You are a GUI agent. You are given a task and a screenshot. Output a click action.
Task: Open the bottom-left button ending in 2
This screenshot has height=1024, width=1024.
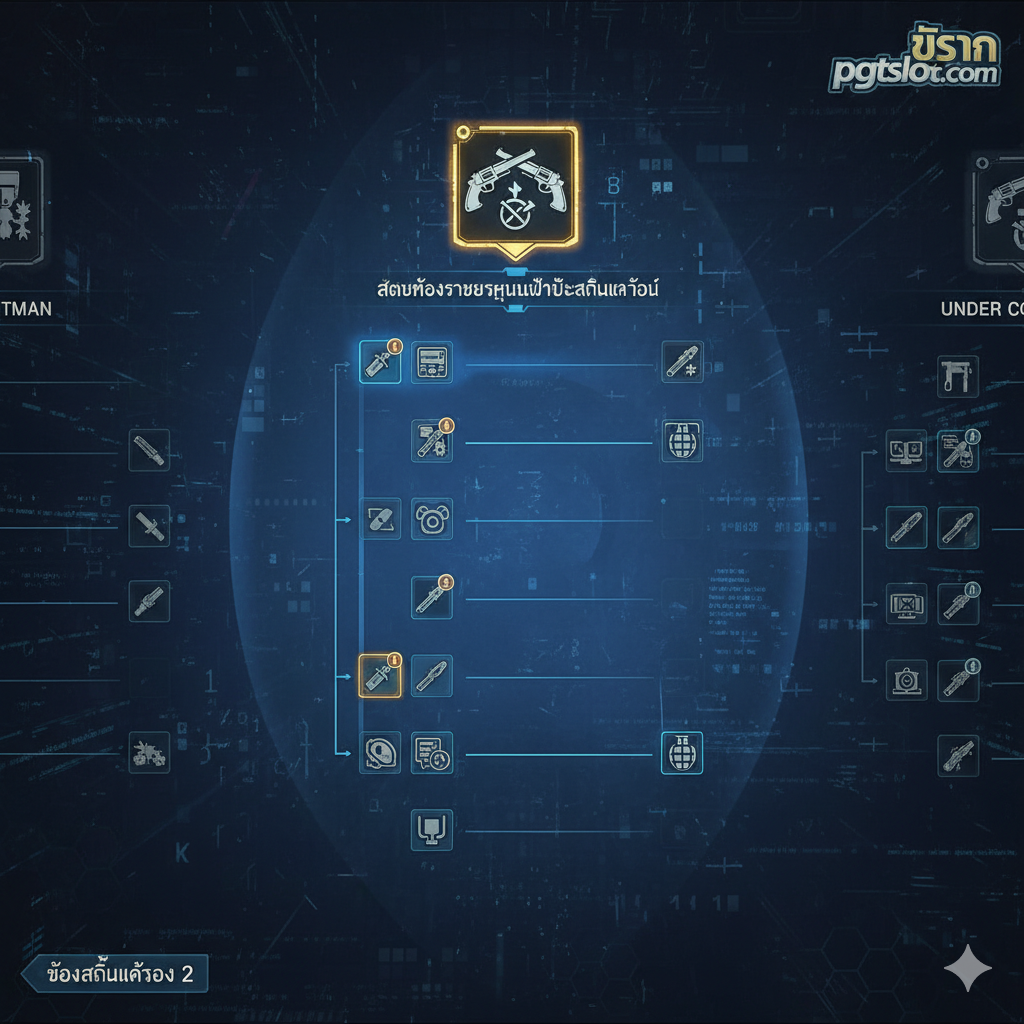pyautogui.click(x=114, y=974)
